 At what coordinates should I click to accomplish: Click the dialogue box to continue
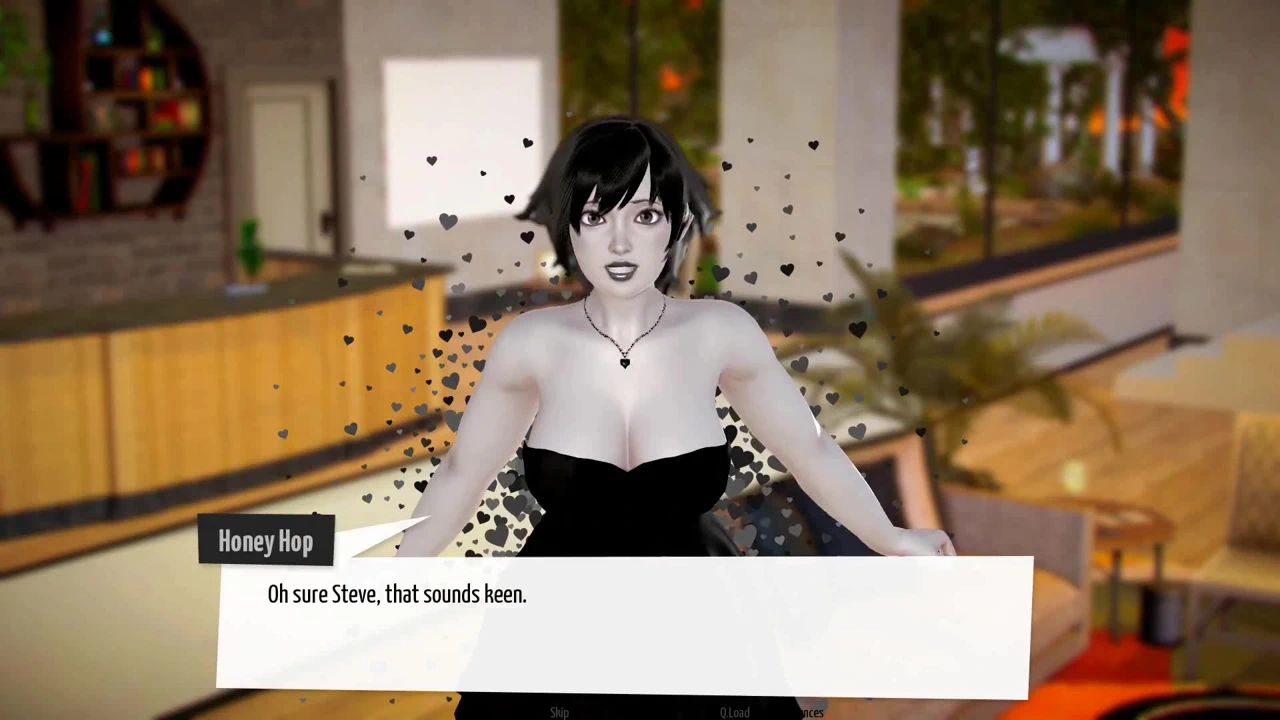[624, 627]
